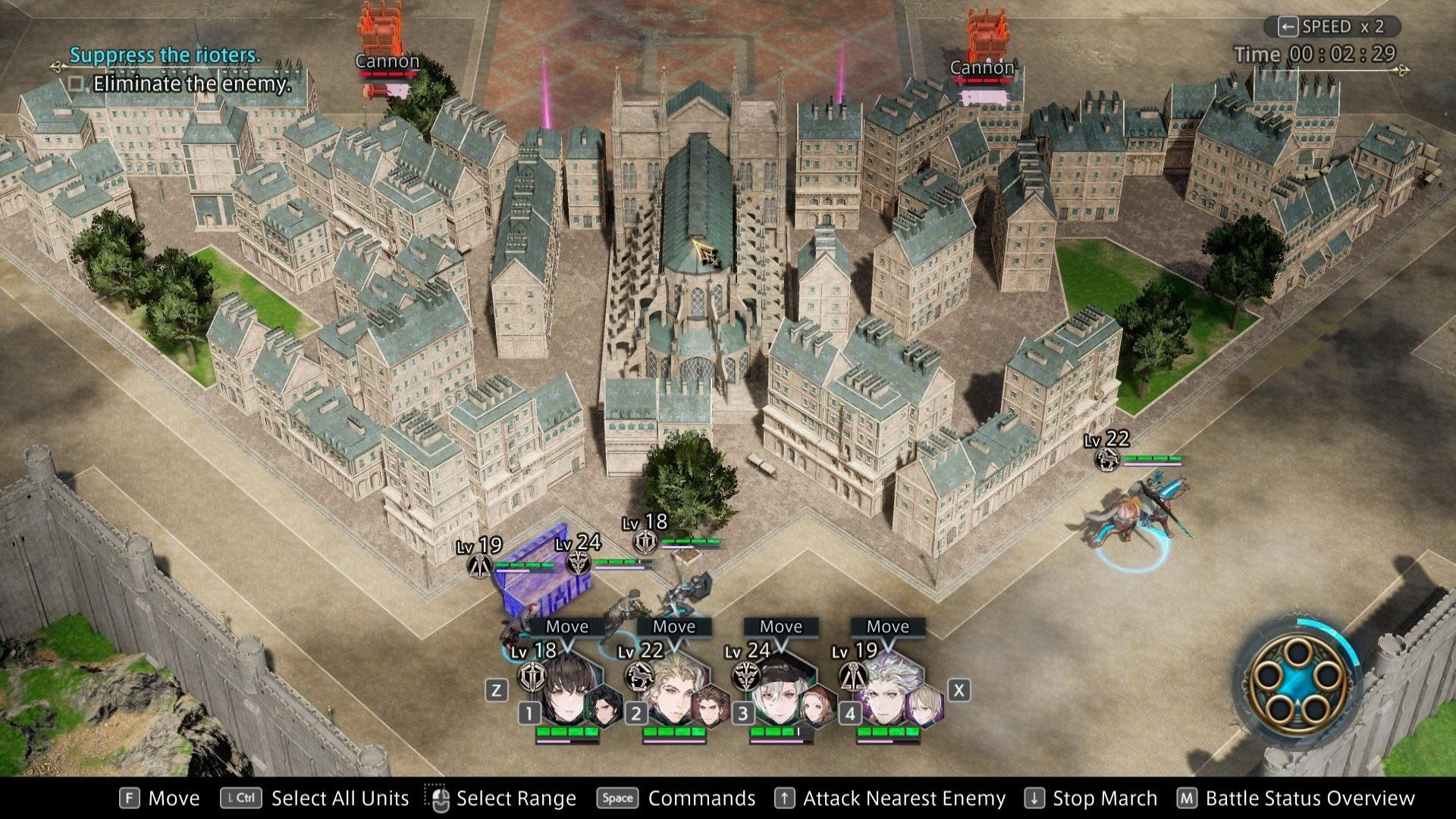Click the 'Move' status tag above unit 3
This screenshot has width=1456, height=819.
pos(780,626)
